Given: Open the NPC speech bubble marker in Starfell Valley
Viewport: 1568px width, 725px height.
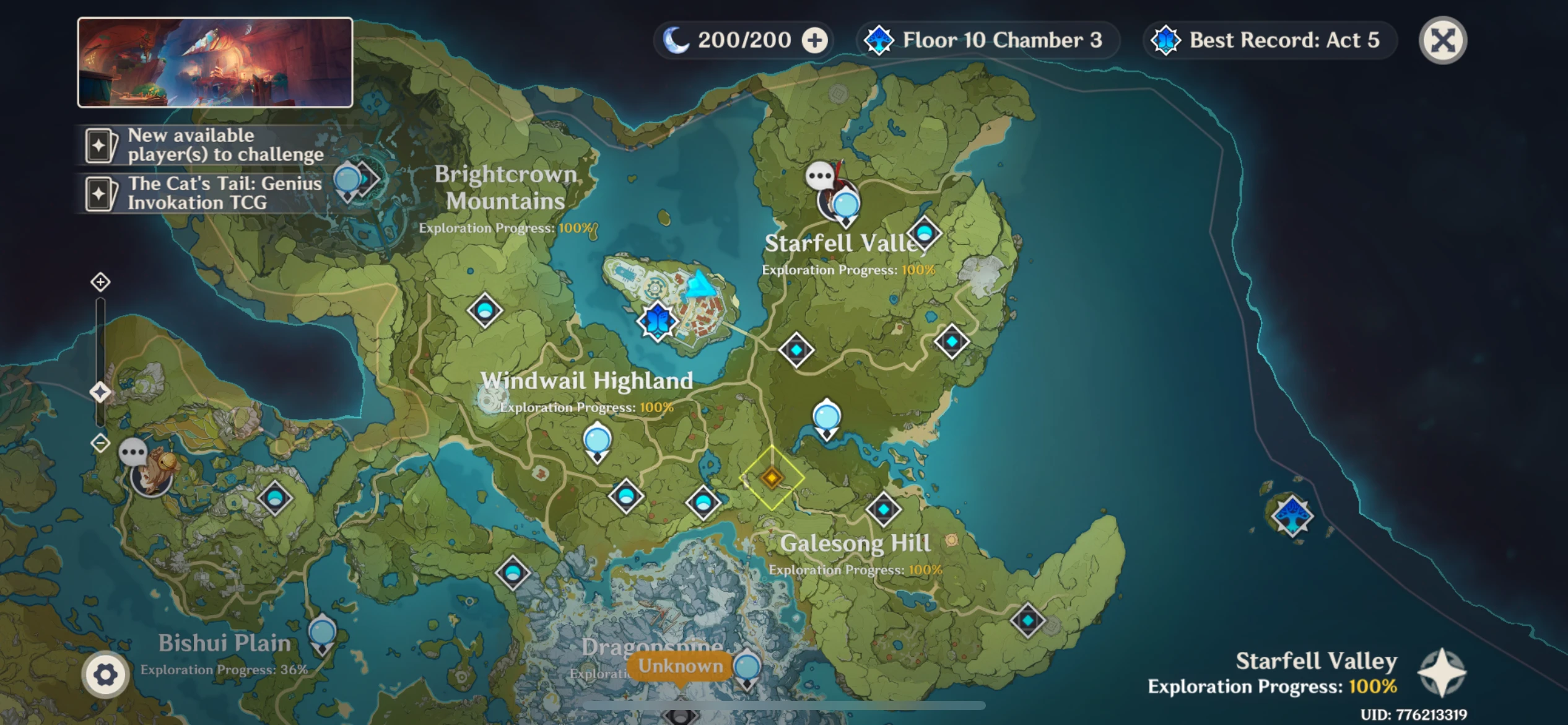Looking at the screenshot, I should [821, 175].
